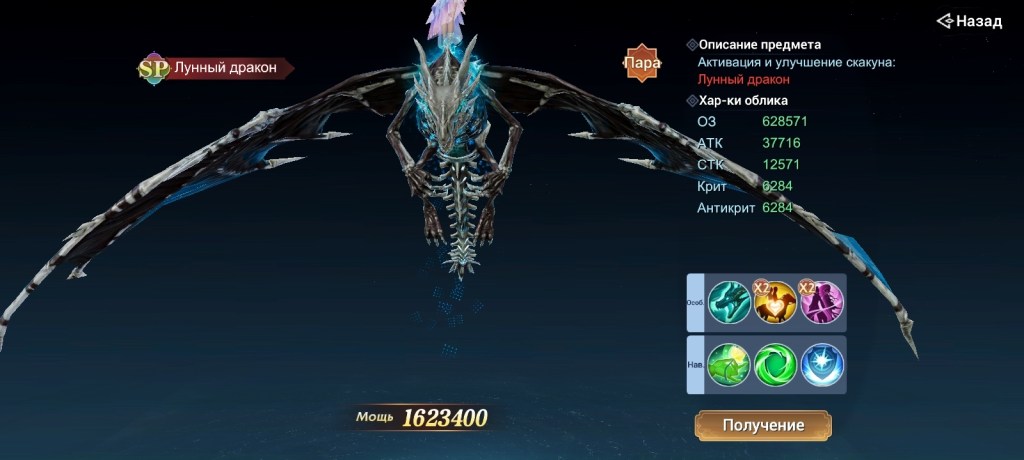The height and width of the screenshot is (460, 1024).
Task: Go back using the Назад button
Action: pos(969,21)
